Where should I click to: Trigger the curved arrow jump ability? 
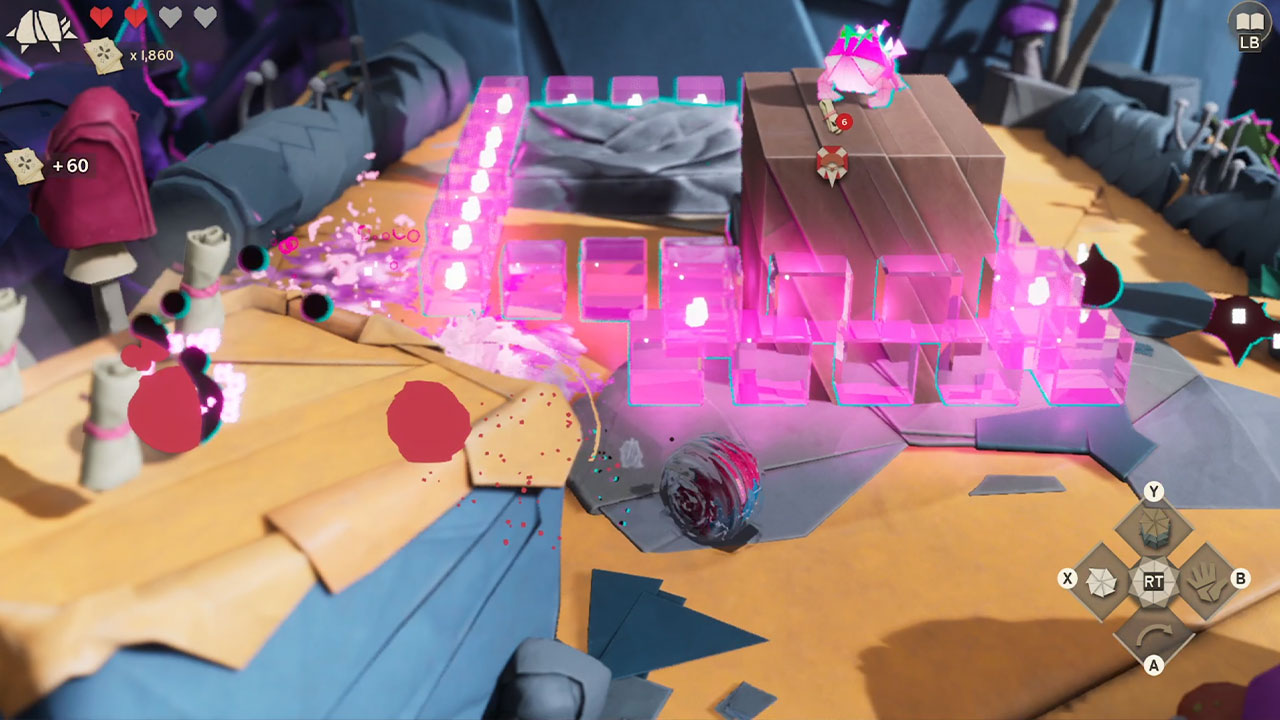point(1154,635)
